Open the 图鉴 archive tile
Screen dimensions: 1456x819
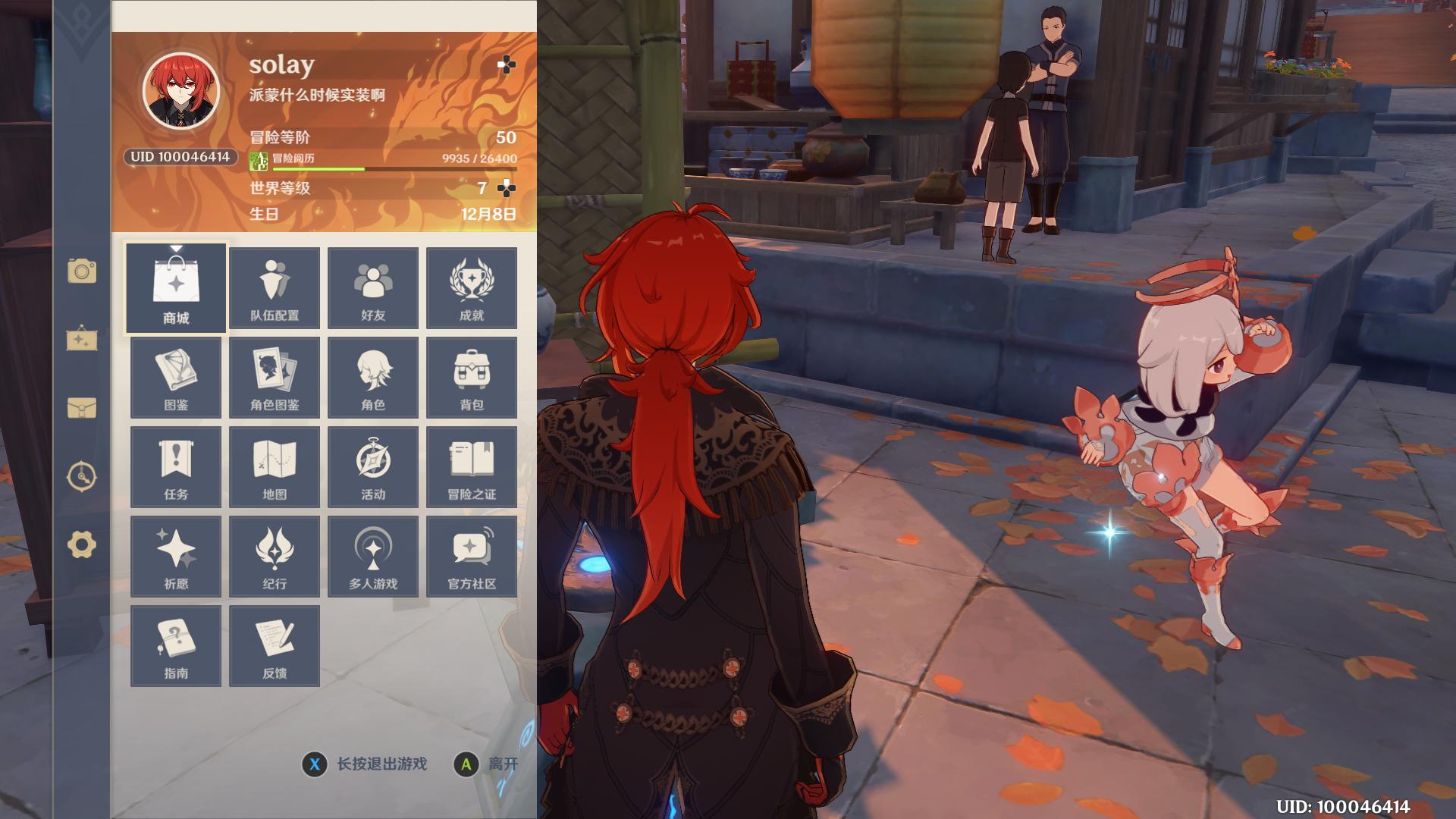176,378
